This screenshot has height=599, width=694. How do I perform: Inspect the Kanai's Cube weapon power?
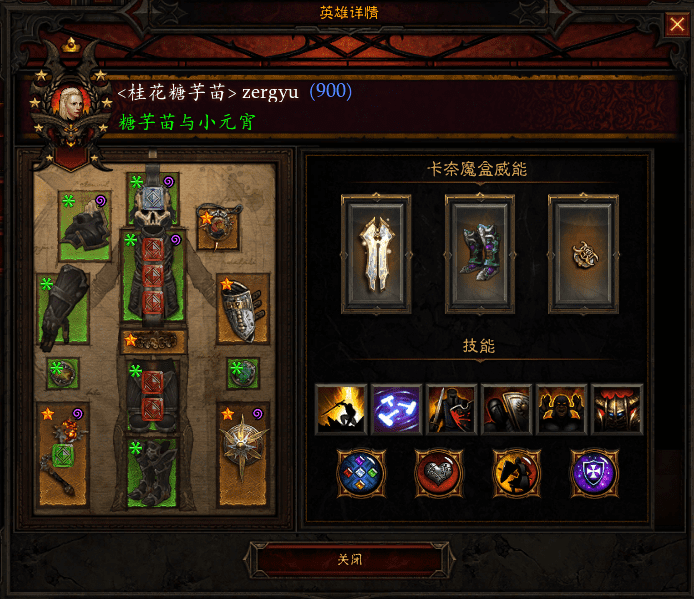click(375, 254)
